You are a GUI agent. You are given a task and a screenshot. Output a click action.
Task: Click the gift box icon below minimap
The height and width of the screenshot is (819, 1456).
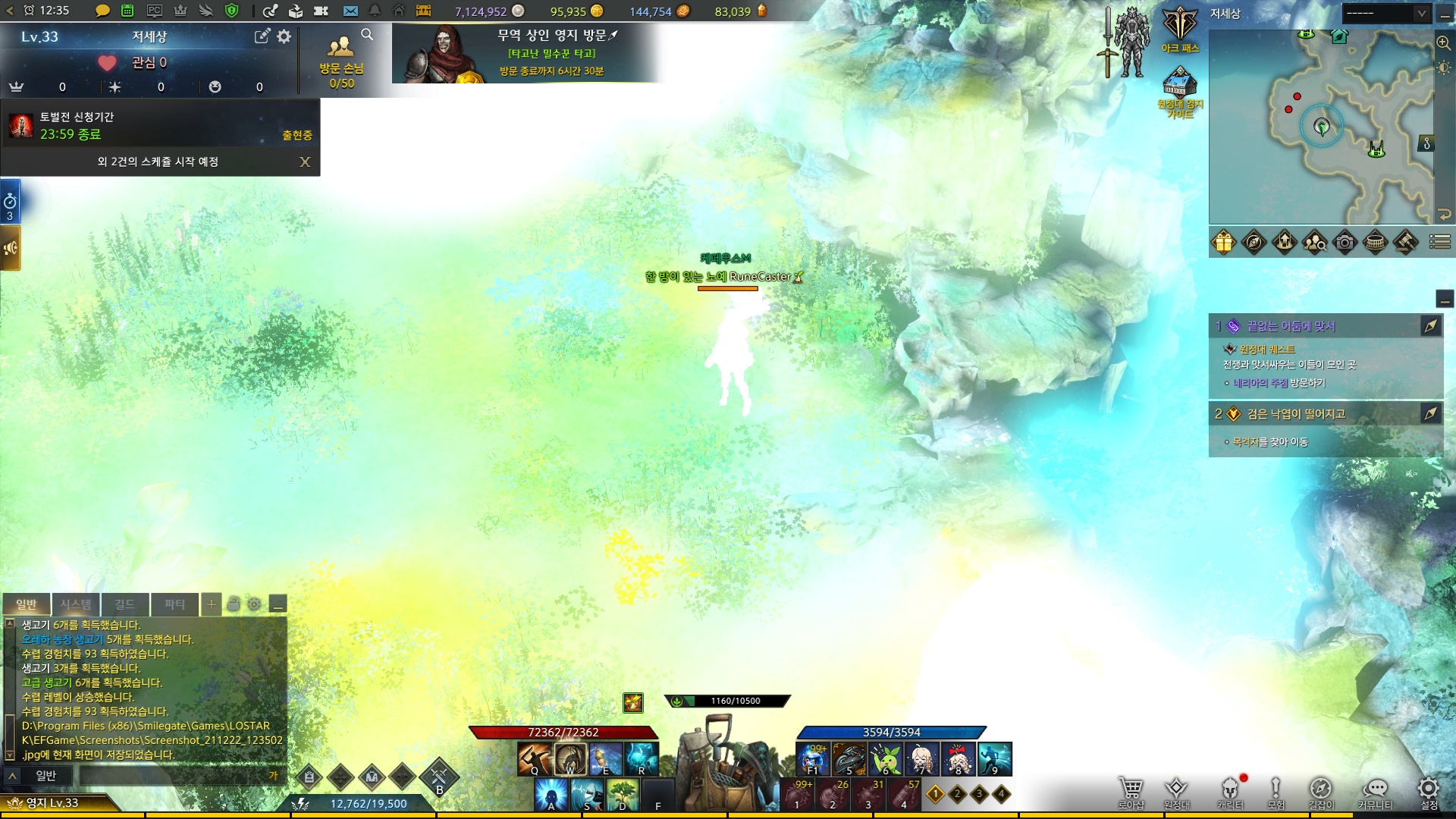point(1224,243)
